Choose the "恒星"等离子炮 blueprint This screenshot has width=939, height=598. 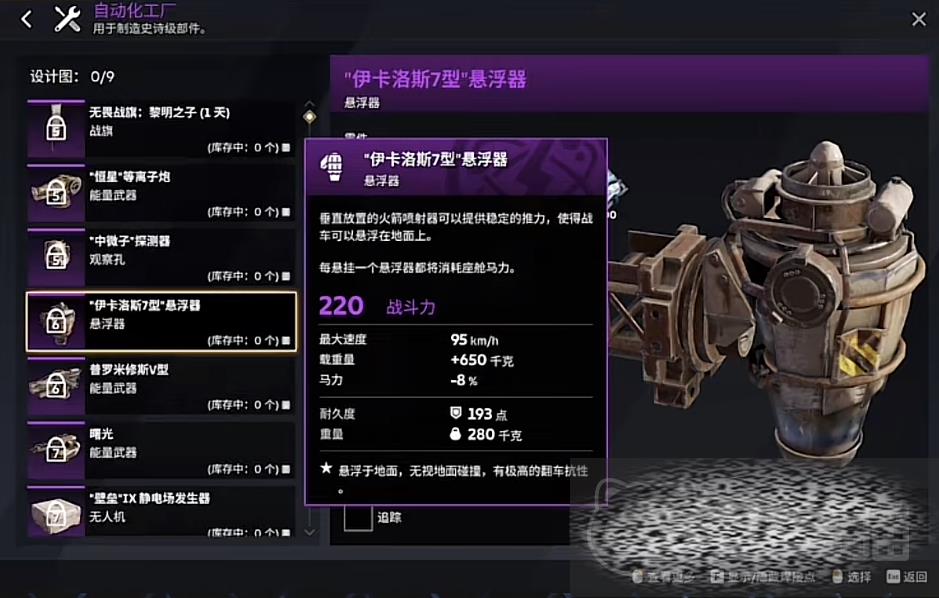tap(160, 193)
